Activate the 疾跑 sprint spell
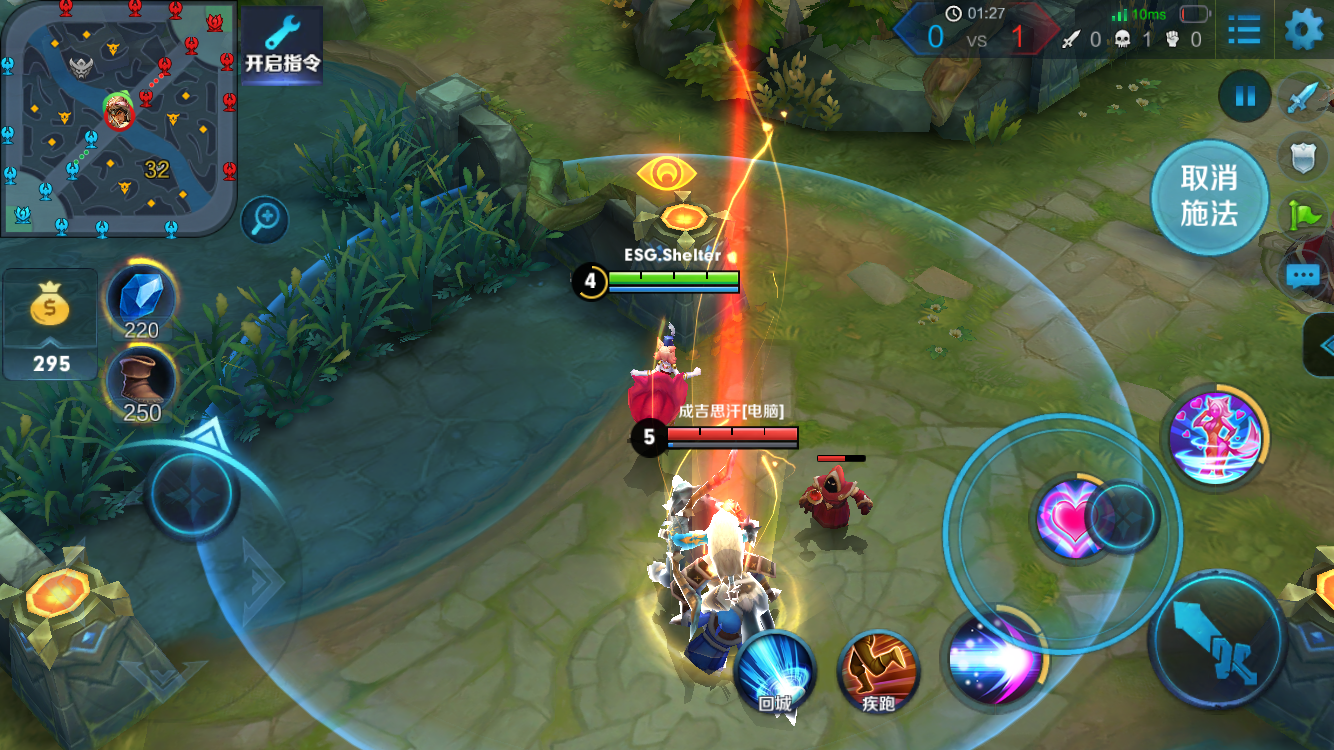Image resolution: width=1334 pixels, height=750 pixels. [878, 670]
